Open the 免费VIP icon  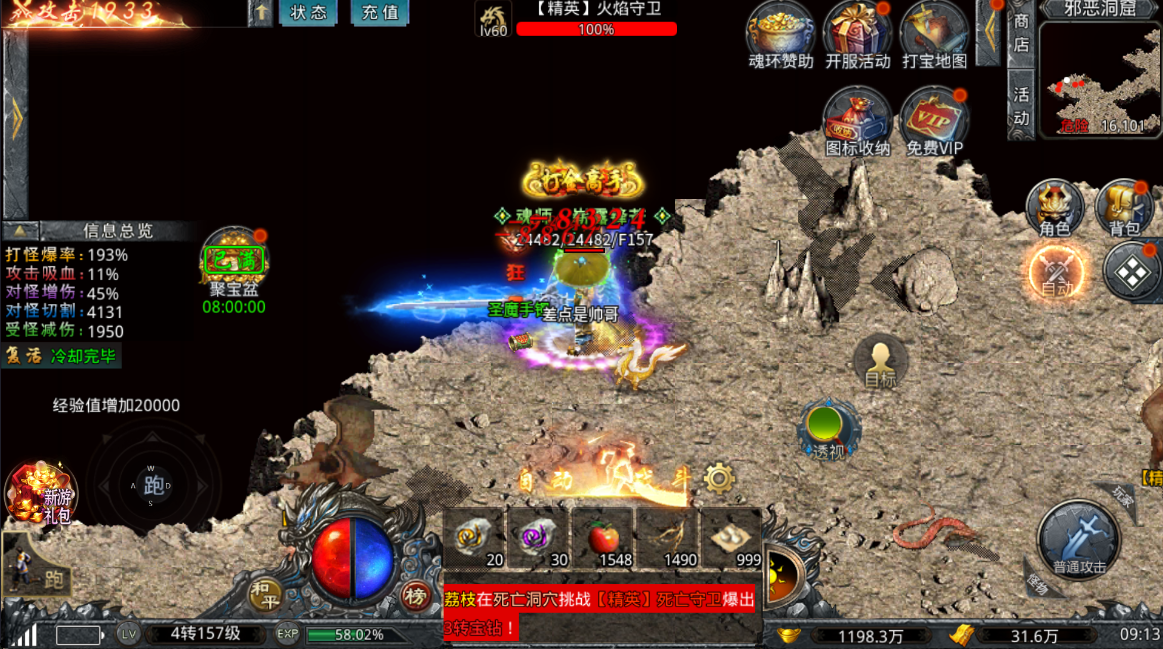934,120
